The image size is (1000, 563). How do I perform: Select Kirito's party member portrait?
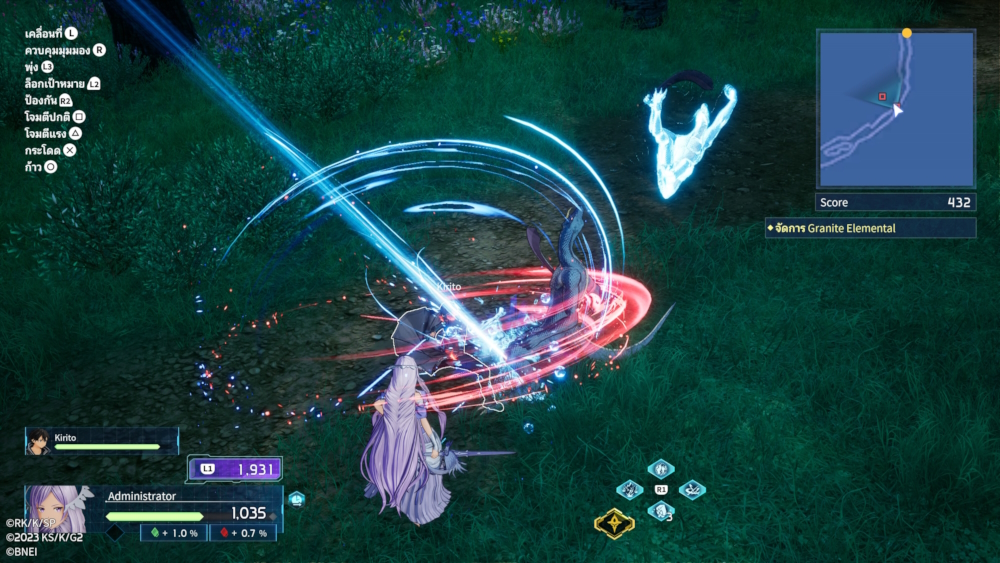click(38, 441)
